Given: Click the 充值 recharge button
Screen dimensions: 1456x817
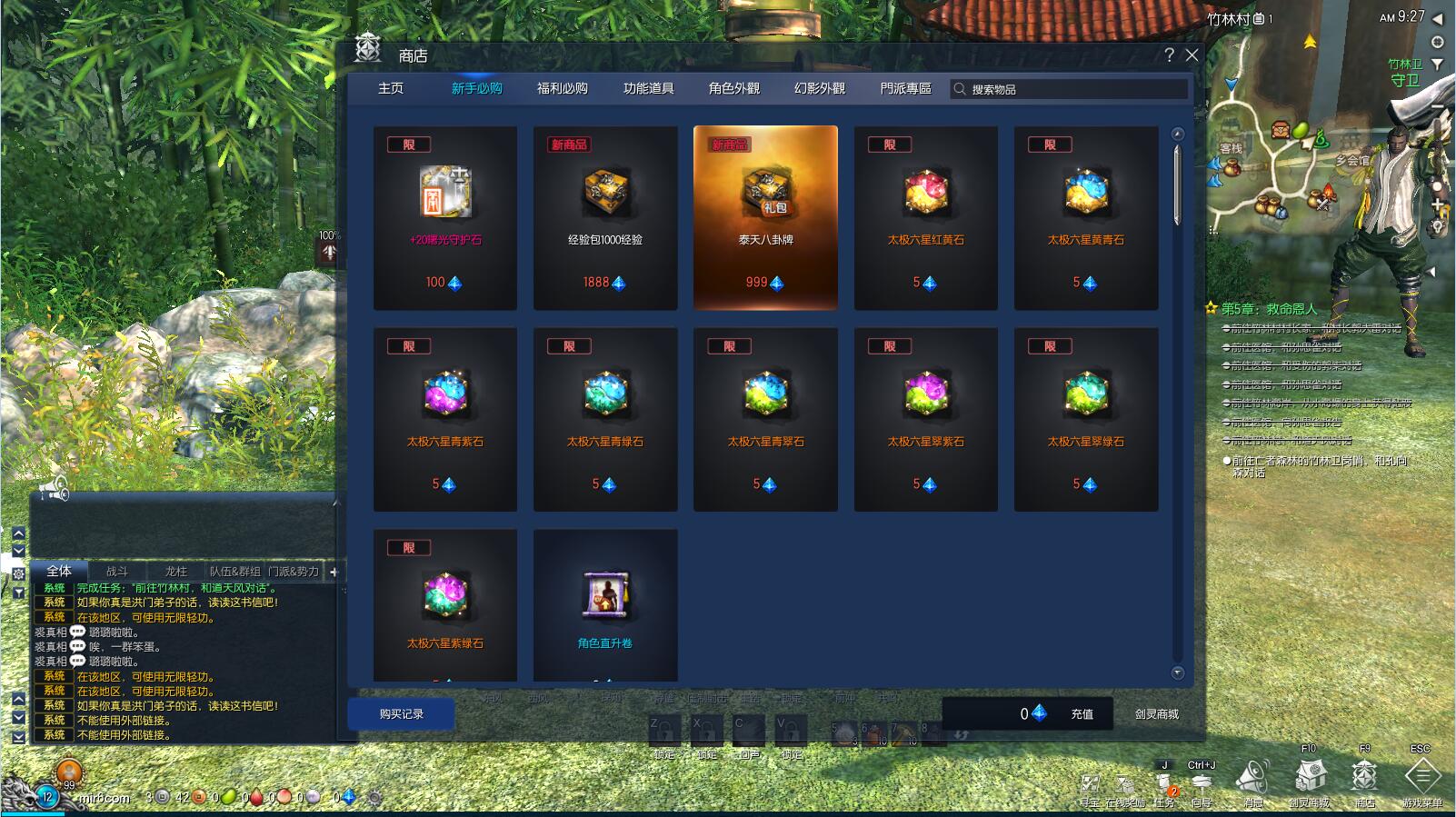Looking at the screenshot, I should tap(1082, 714).
